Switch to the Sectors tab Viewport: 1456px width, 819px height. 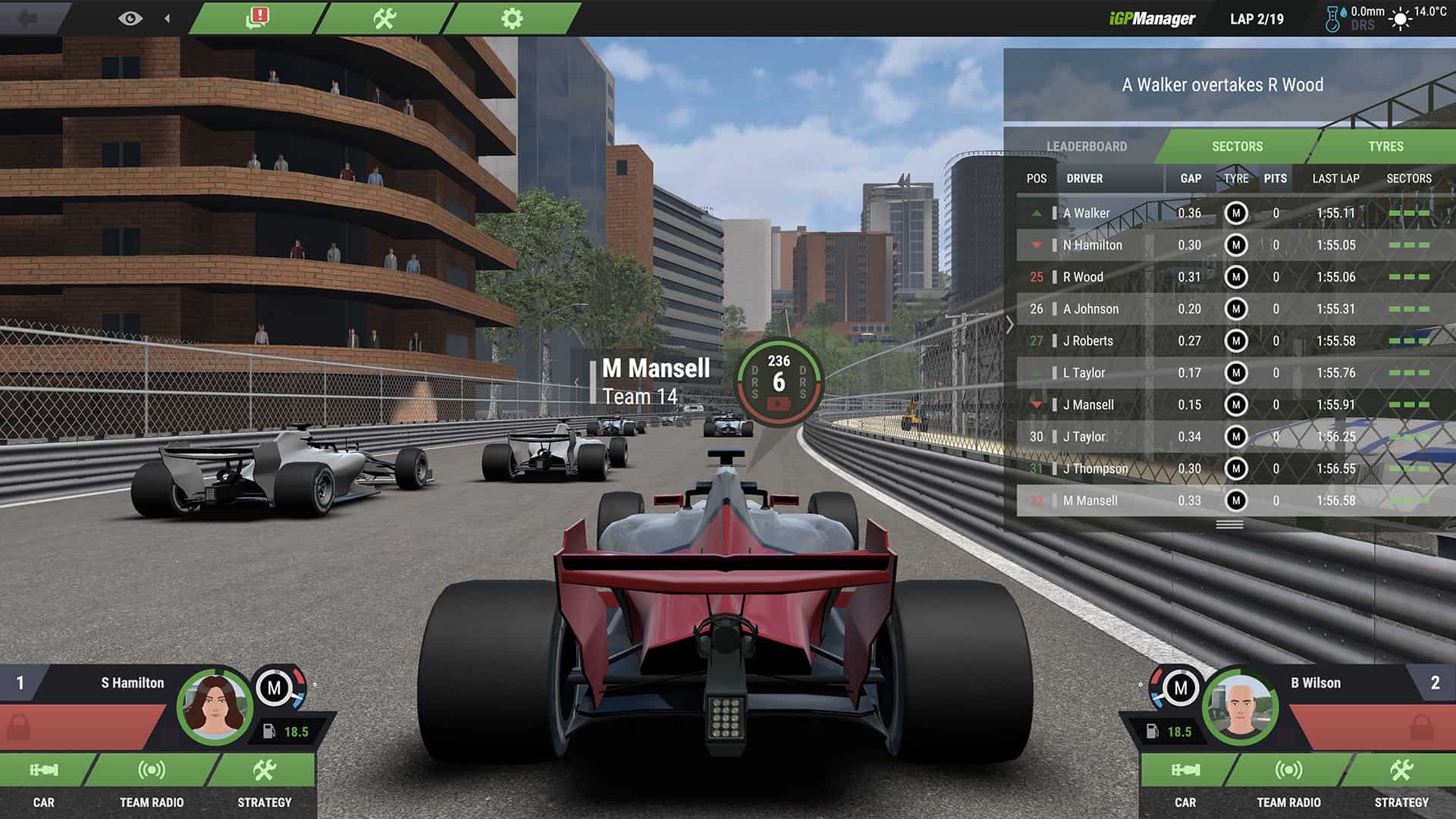1237,146
